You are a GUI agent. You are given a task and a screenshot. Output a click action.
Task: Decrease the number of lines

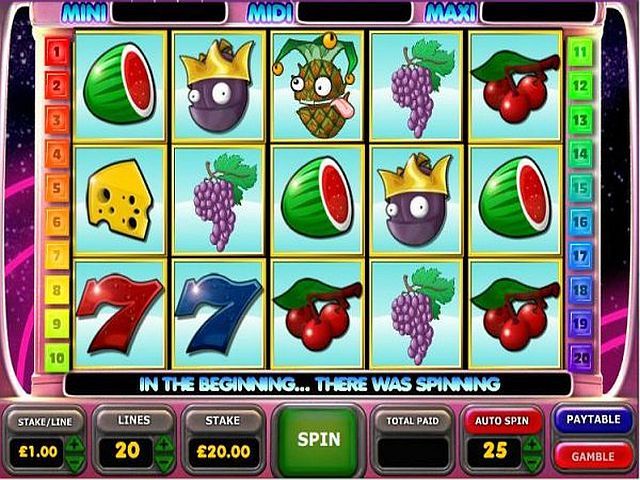pos(164,460)
